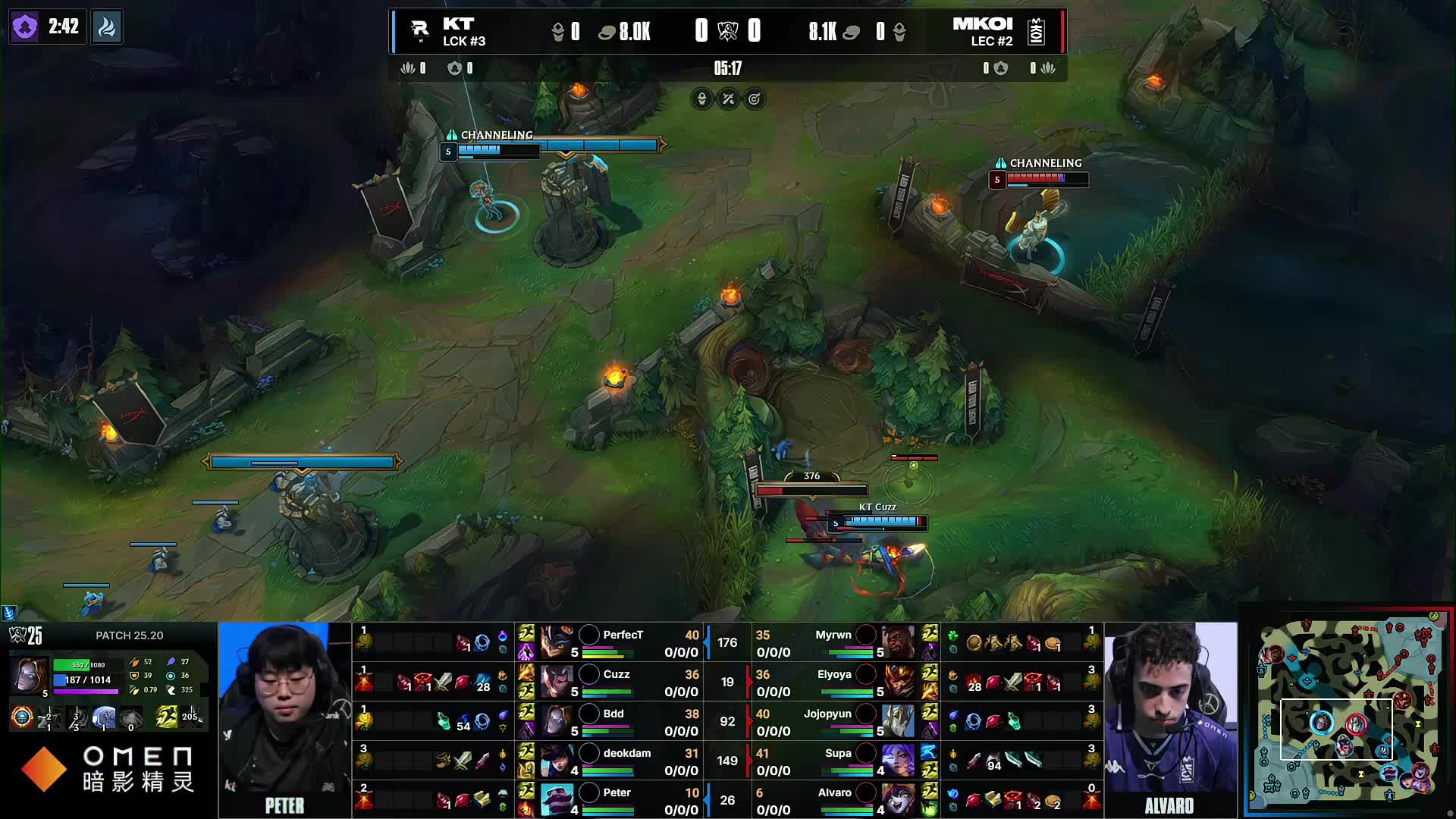Click the Ghost summoner spell icon in the HUD
The width and height of the screenshot is (1456, 819).
point(166,717)
